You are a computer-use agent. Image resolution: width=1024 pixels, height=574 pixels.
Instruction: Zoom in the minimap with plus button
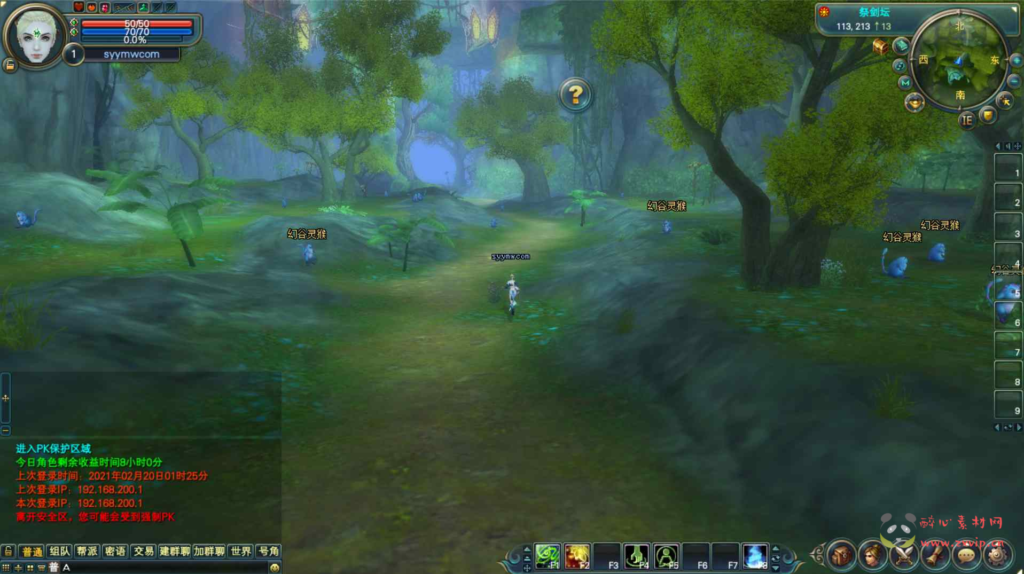1015,60
